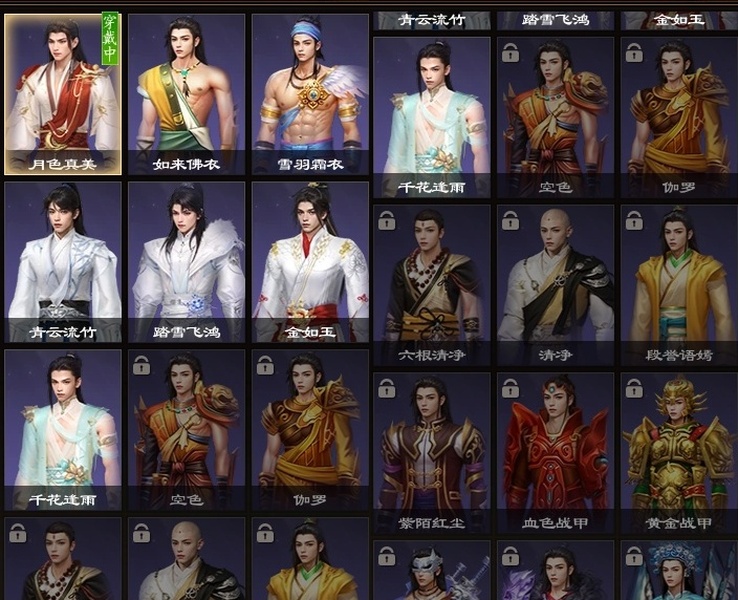Select the 黄金战甲 golden armor costume
This screenshot has height=600, width=738.
click(x=679, y=454)
